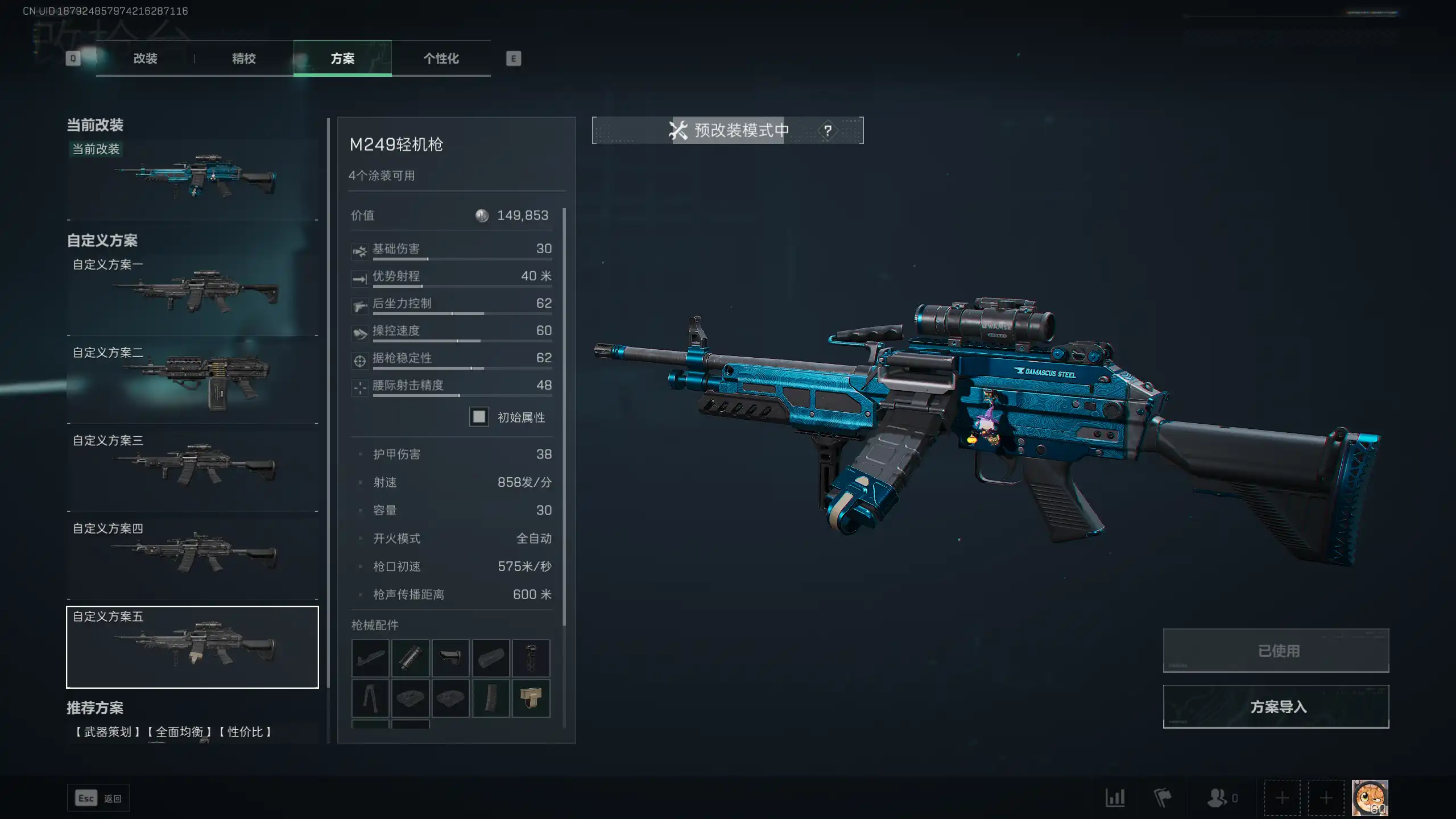Go to the 个性化 tab
The height and width of the screenshot is (819, 1456).
coord(441,59)
